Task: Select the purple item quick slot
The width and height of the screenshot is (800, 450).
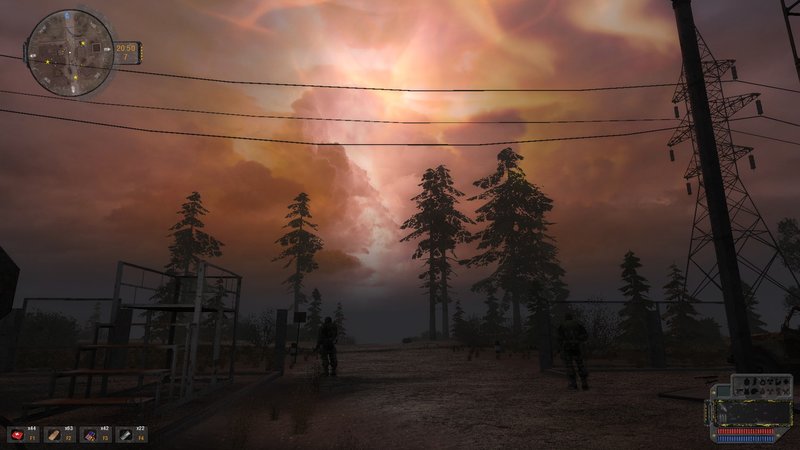Action: click(89, 435)
